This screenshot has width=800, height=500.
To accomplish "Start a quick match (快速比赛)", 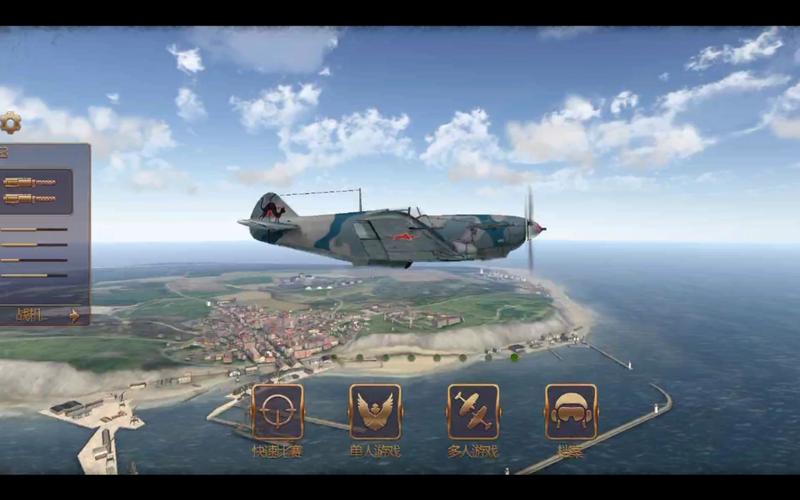I will pos(277,412).
